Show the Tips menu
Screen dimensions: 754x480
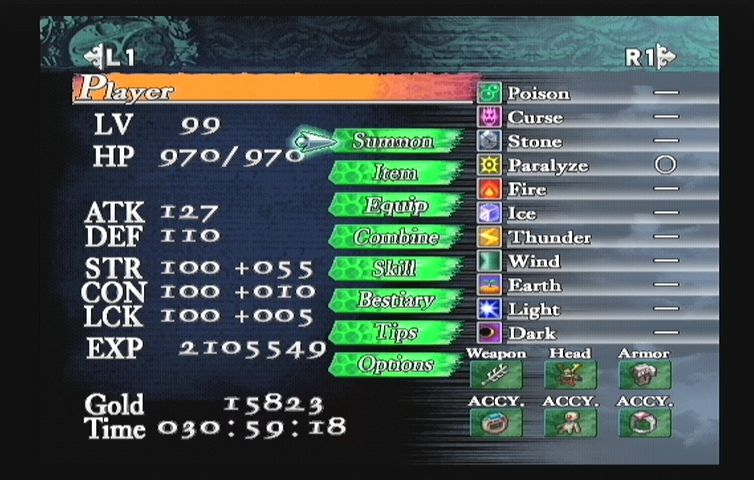[394, 332]
